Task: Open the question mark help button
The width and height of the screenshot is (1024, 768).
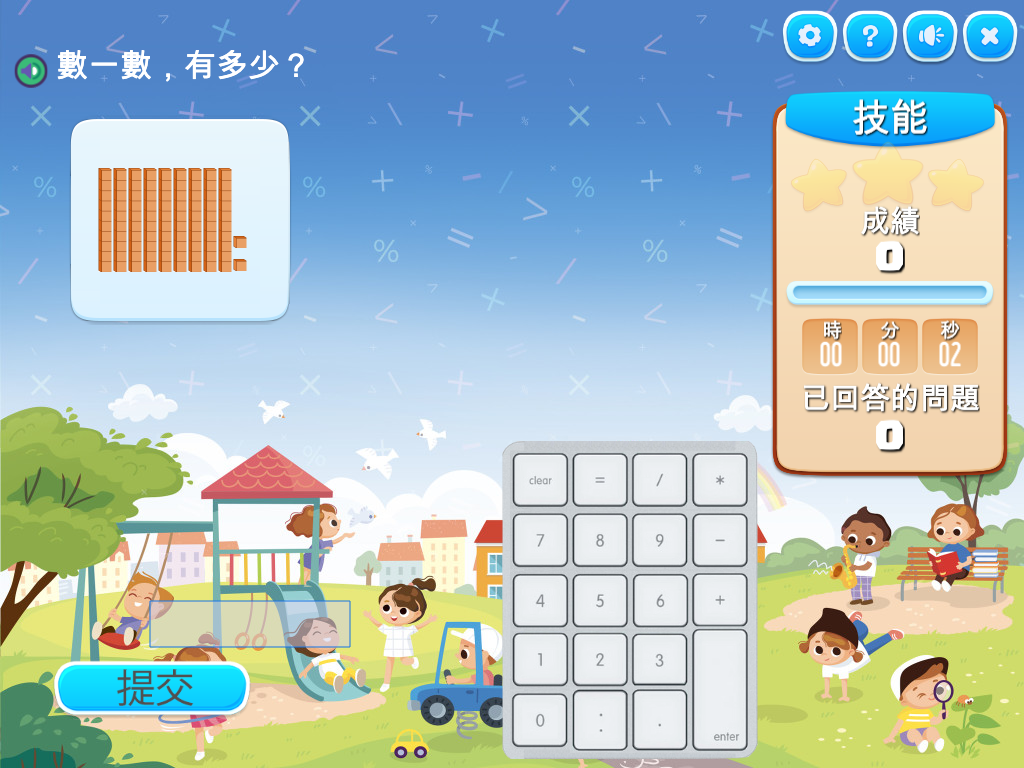Action: click(x=870, y=37)
